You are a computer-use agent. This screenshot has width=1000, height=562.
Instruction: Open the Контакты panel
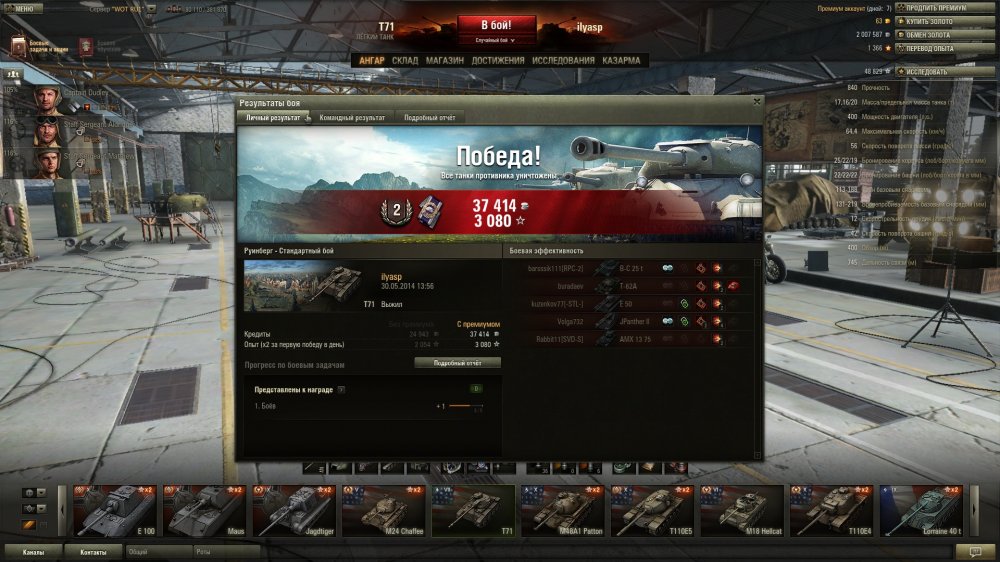pyautogui.click(x=93, y=551)
